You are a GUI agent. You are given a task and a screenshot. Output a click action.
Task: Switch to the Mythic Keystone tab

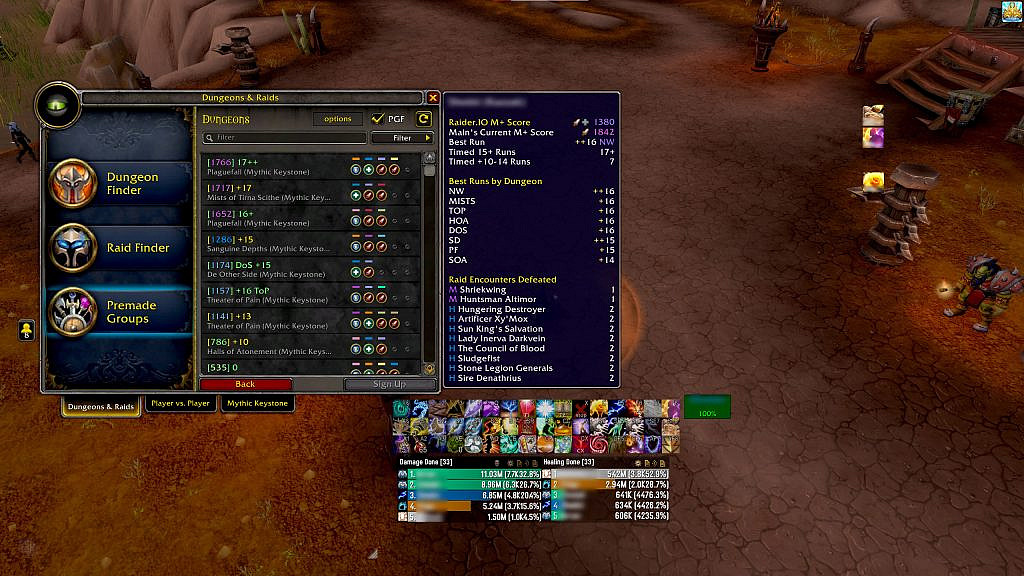(257, 404)
